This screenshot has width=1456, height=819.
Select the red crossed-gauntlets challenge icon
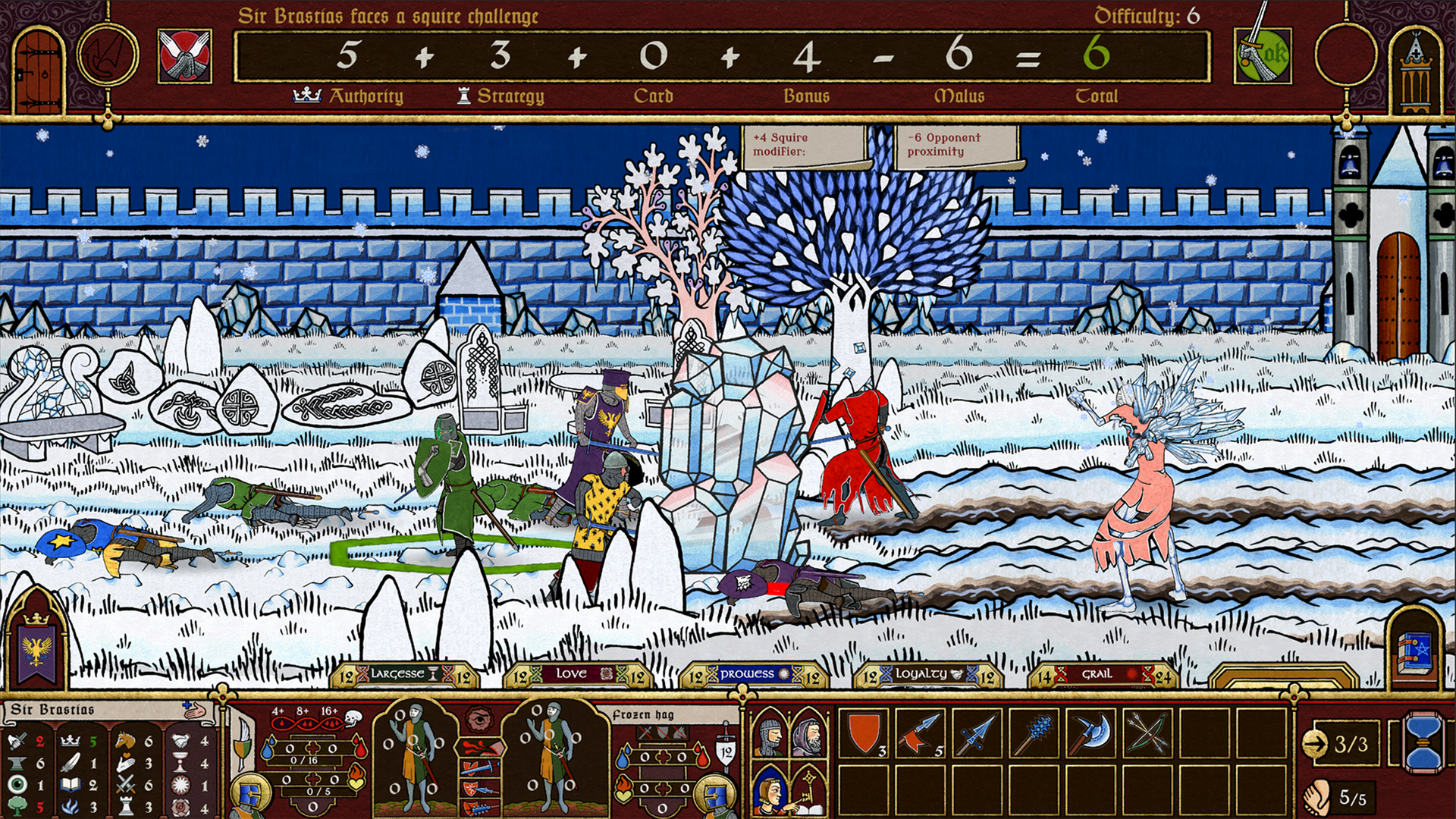tap(185, 56)
